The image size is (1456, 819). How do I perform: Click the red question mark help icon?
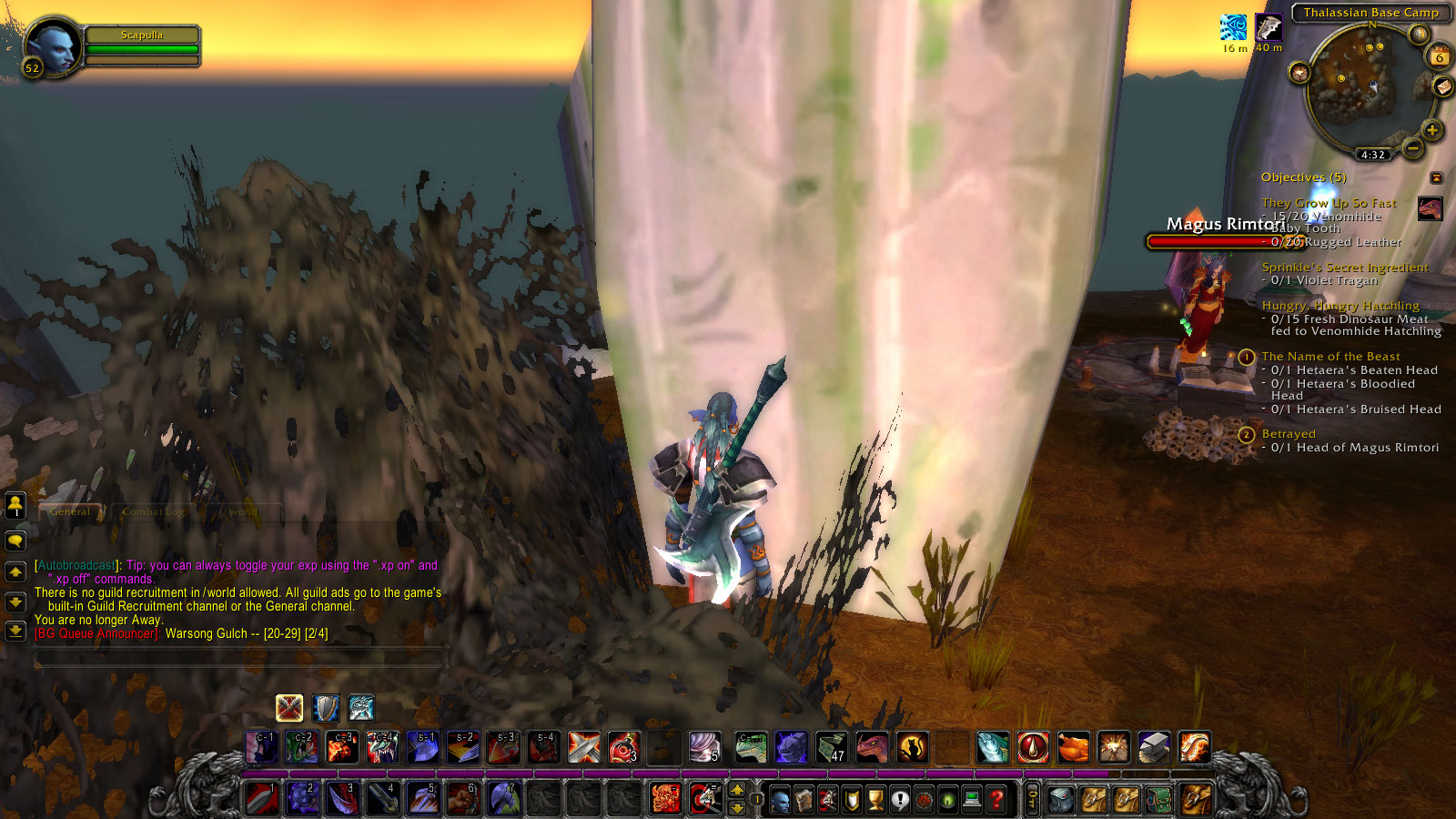pos(996,800)
